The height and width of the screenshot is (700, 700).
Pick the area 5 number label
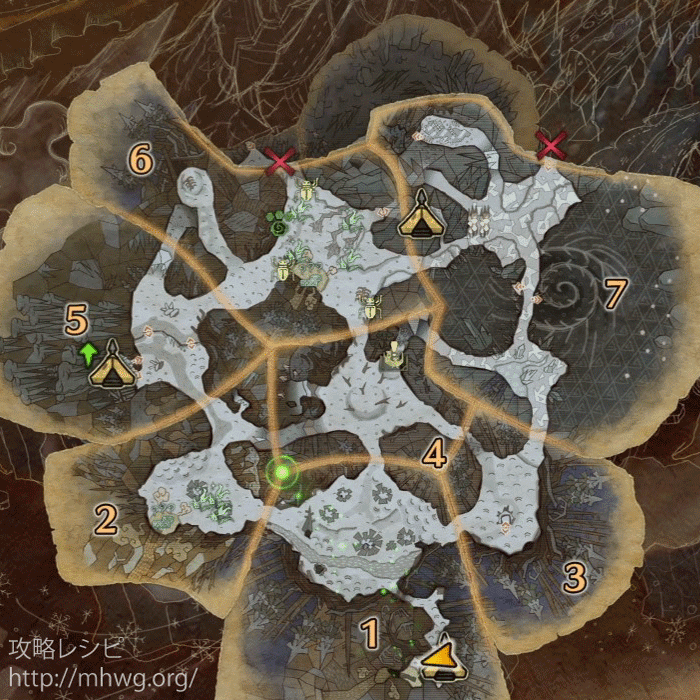point(76,321)
